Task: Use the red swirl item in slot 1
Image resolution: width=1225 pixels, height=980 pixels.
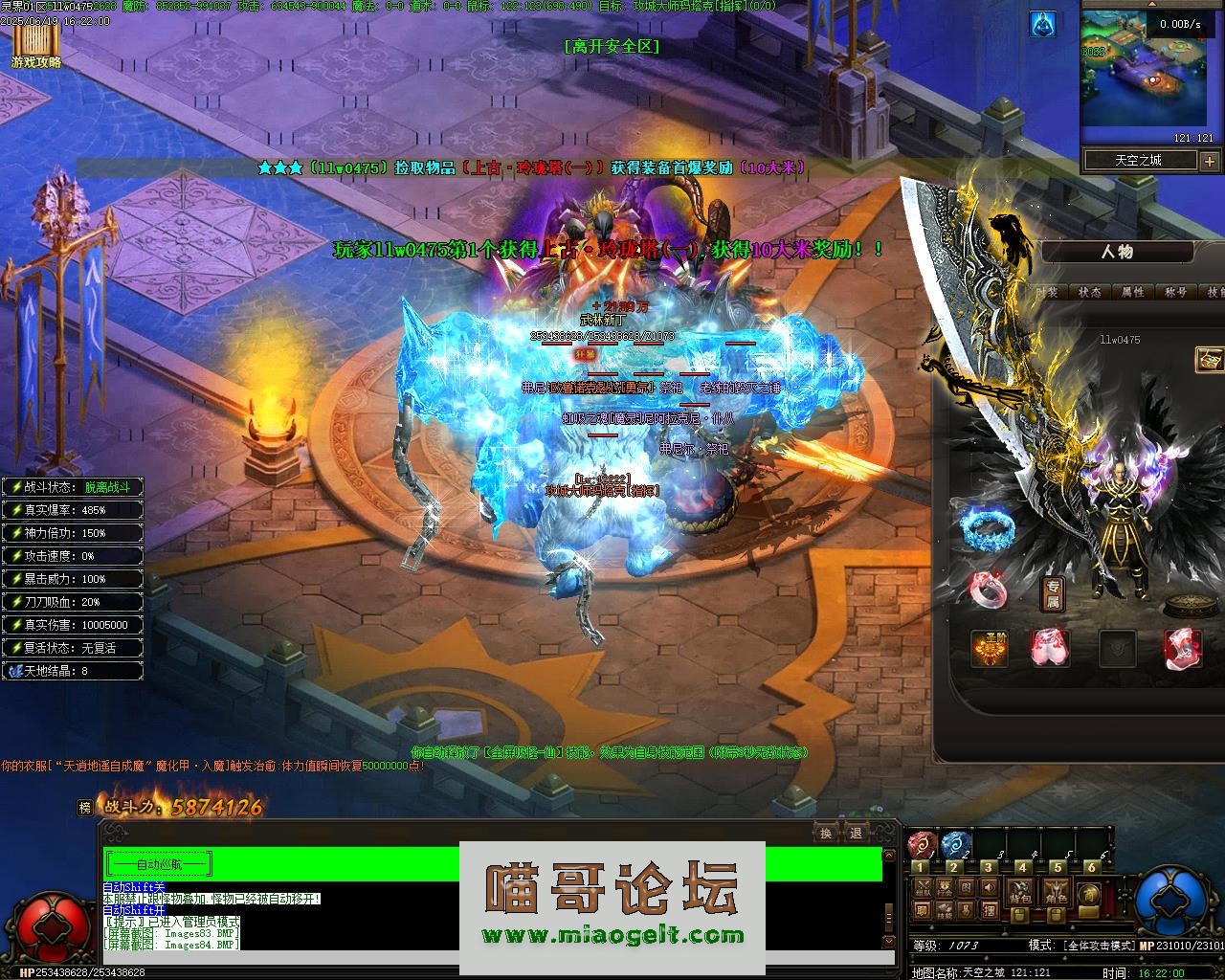Action: (924, 846)
